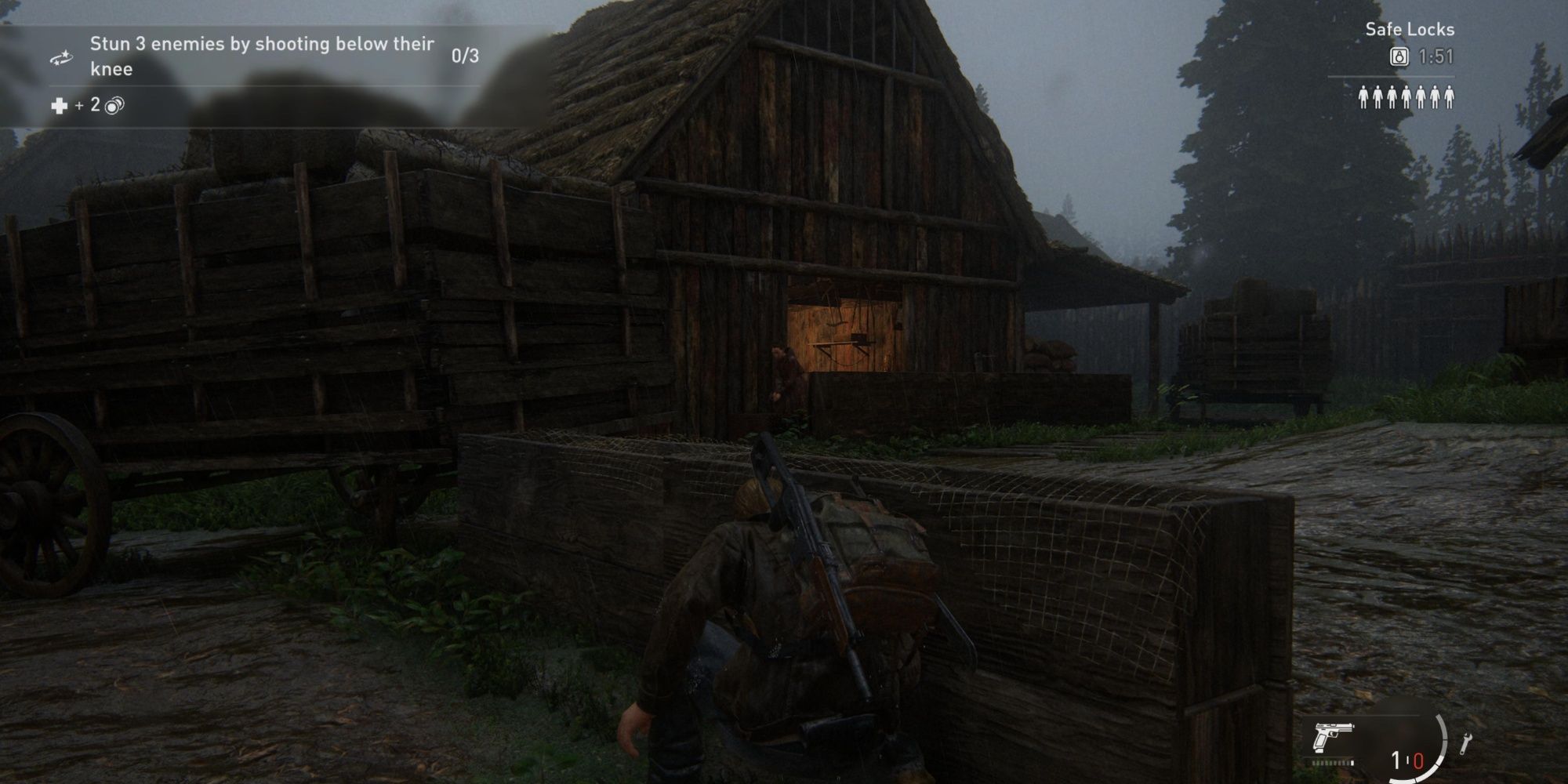The width and height of the screenshot is (1568, 784).
Task: Click the segmented reload ring around the ammo counter
Action: pyautogui.click(x=1443, y=741)
